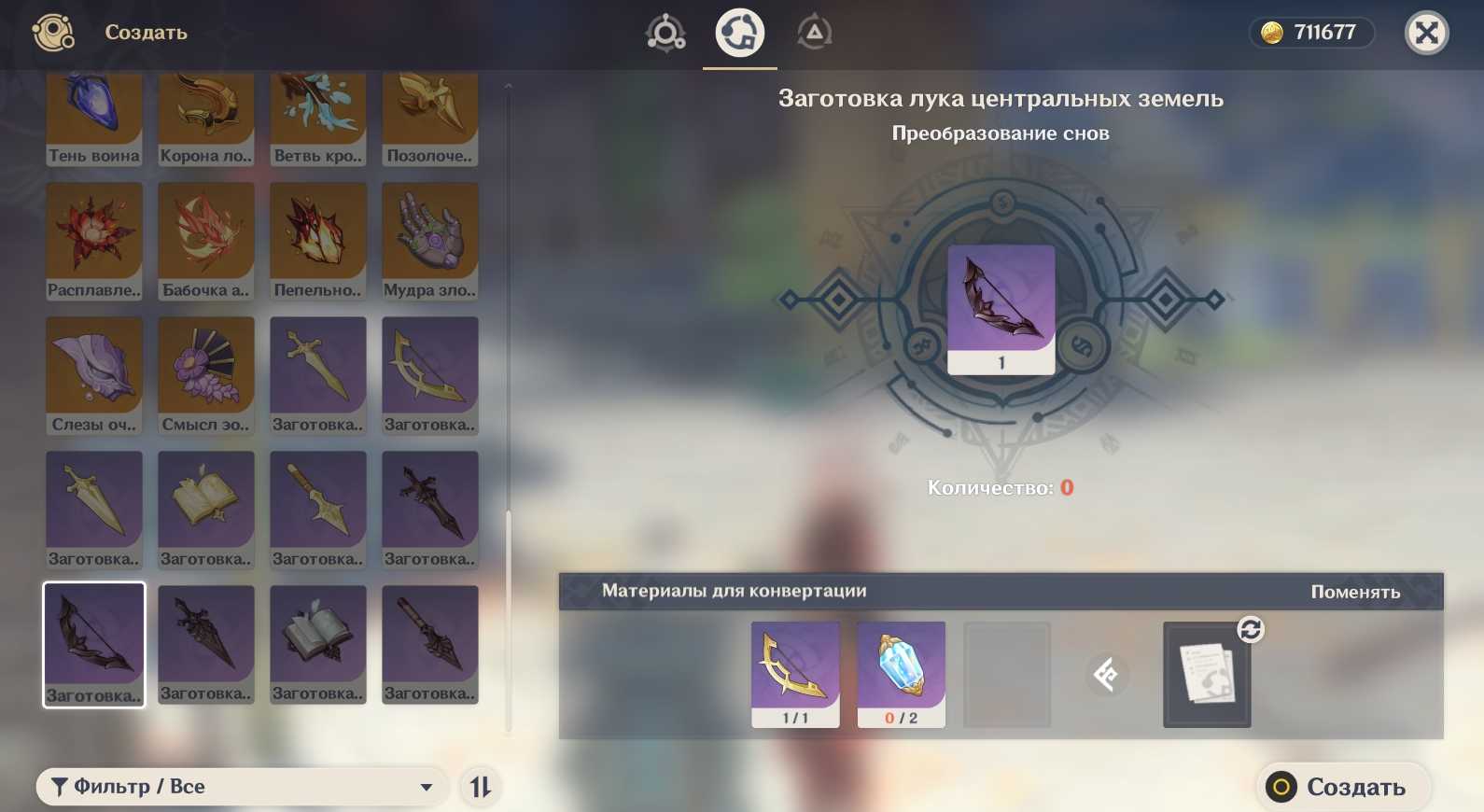Toggle the sort order arrows button

coord(481,787)
